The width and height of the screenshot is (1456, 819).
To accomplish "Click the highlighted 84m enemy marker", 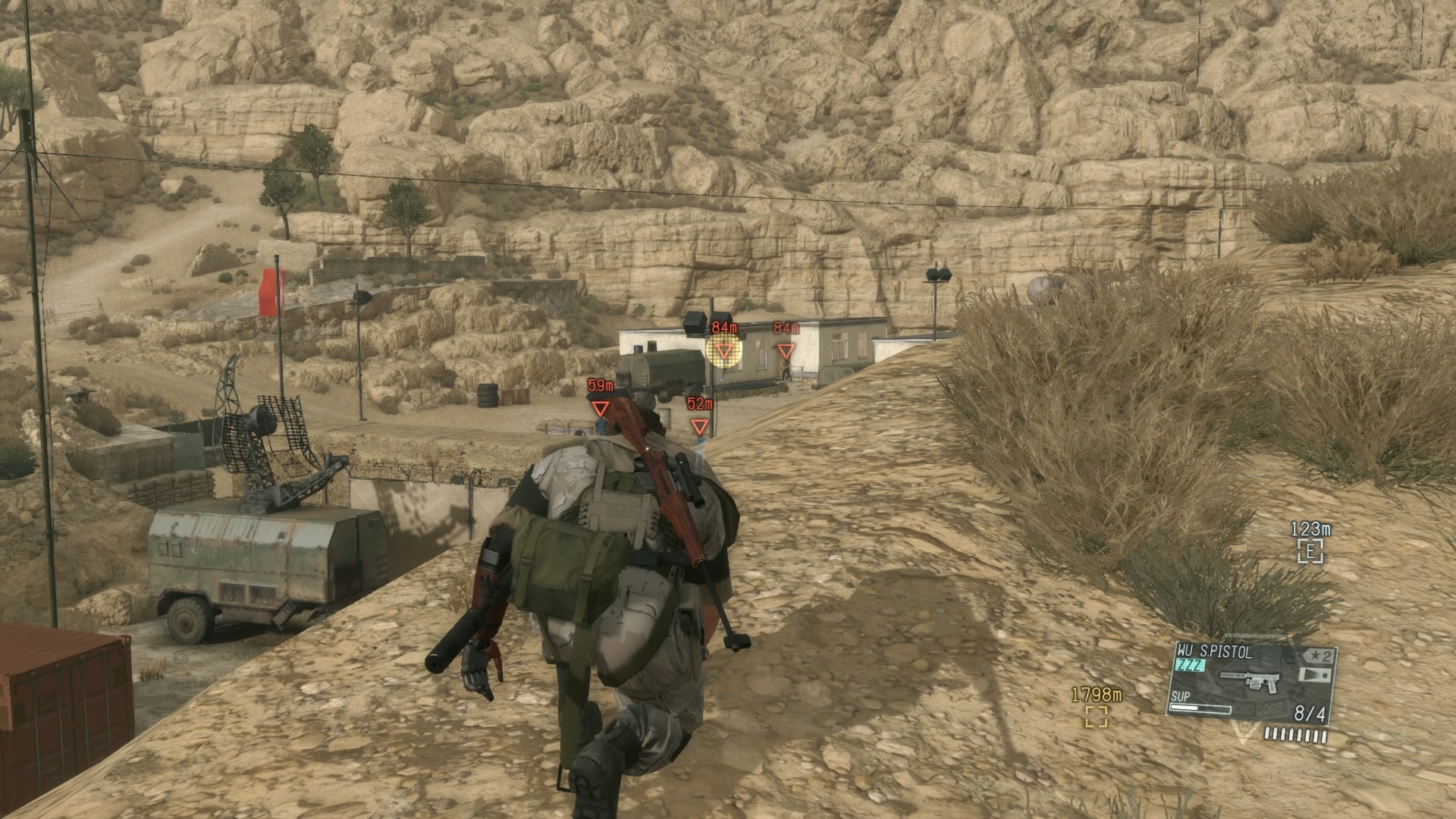I will [x=724, y=350].
